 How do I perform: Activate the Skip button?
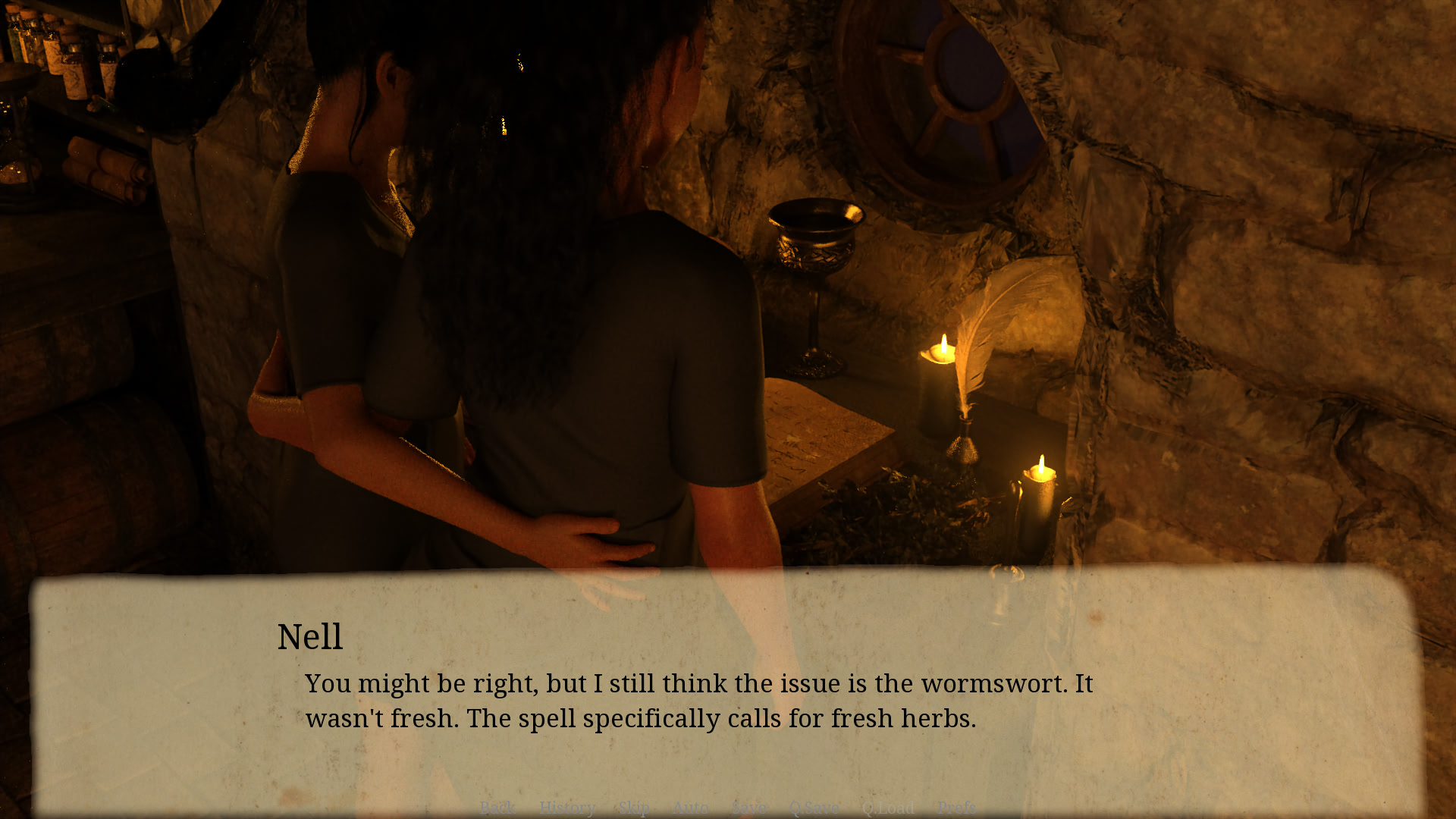[634, 808]
